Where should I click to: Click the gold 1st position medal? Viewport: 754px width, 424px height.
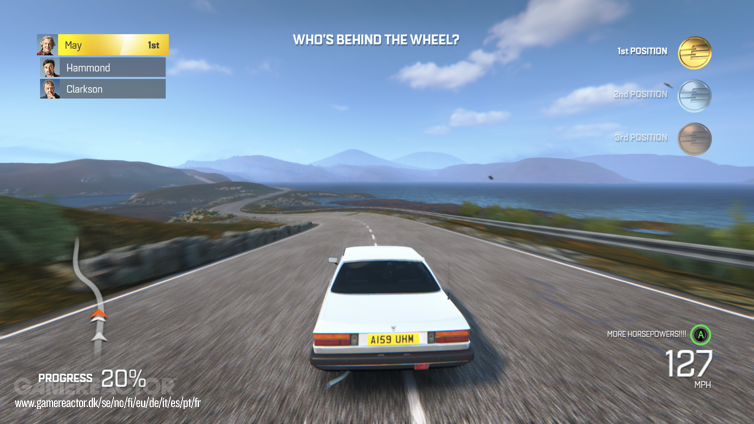[694, 52]
